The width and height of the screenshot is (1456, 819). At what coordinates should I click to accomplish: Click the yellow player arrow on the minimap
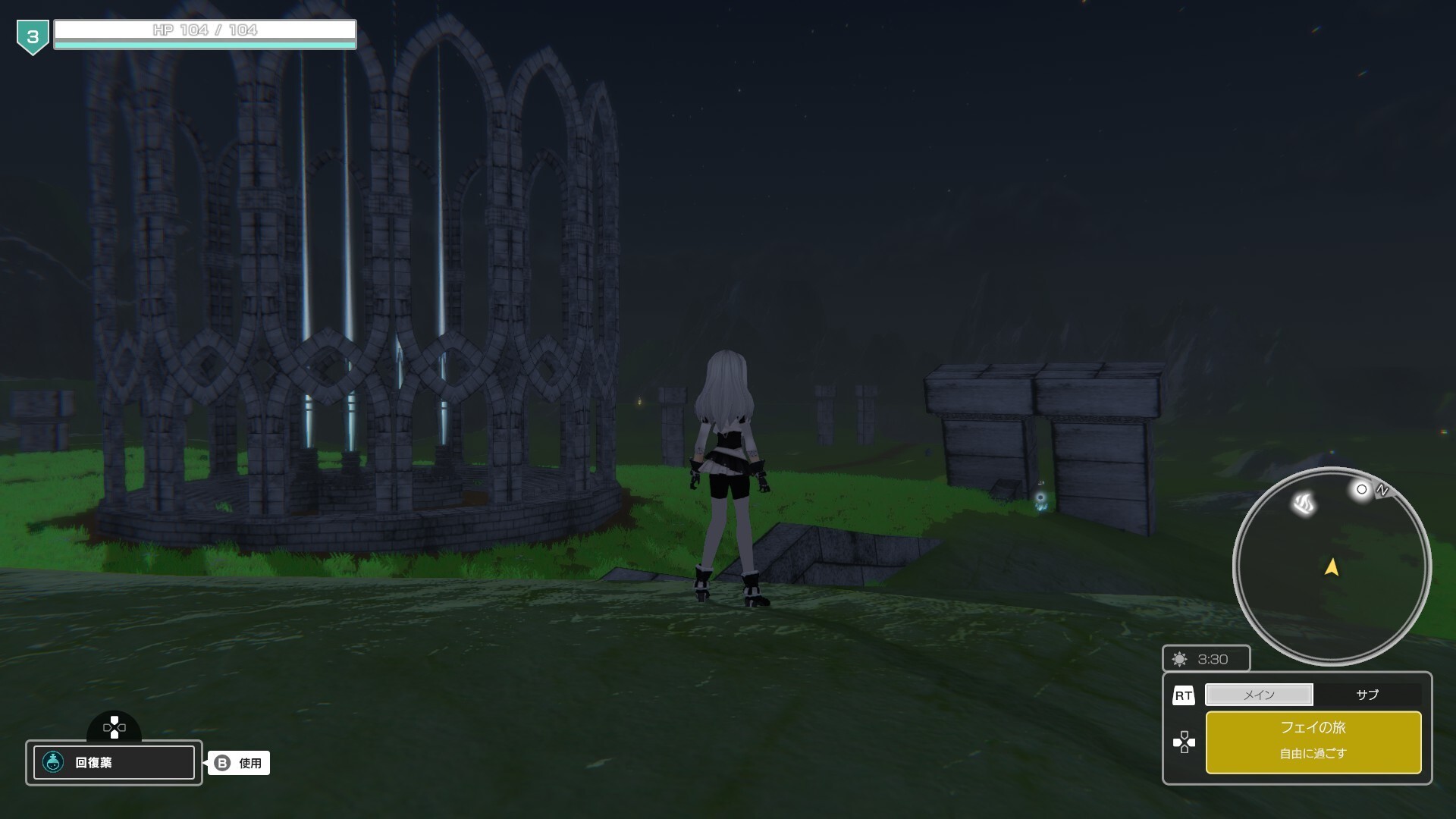[1332, 567]
